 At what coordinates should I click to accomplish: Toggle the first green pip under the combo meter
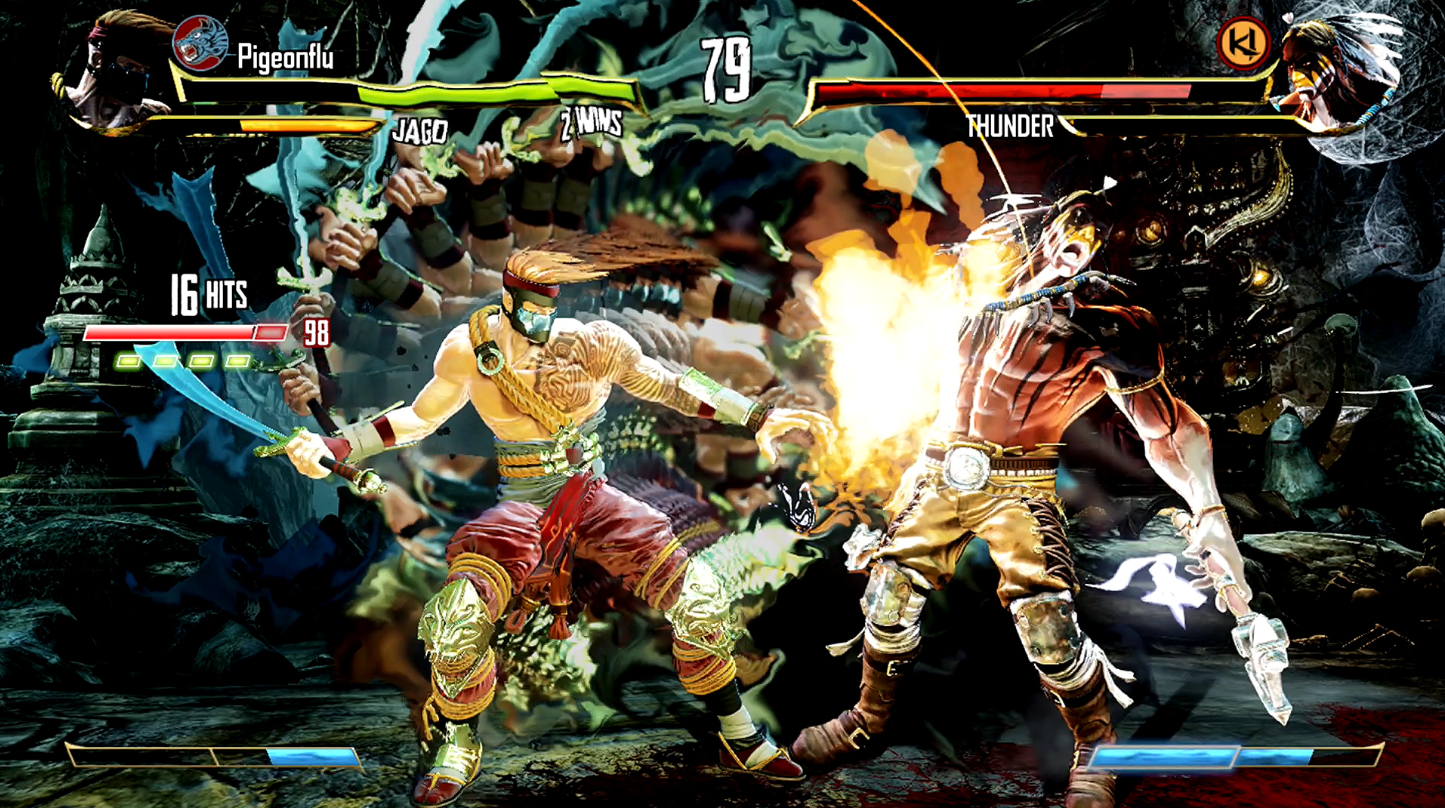coord(128,359)
